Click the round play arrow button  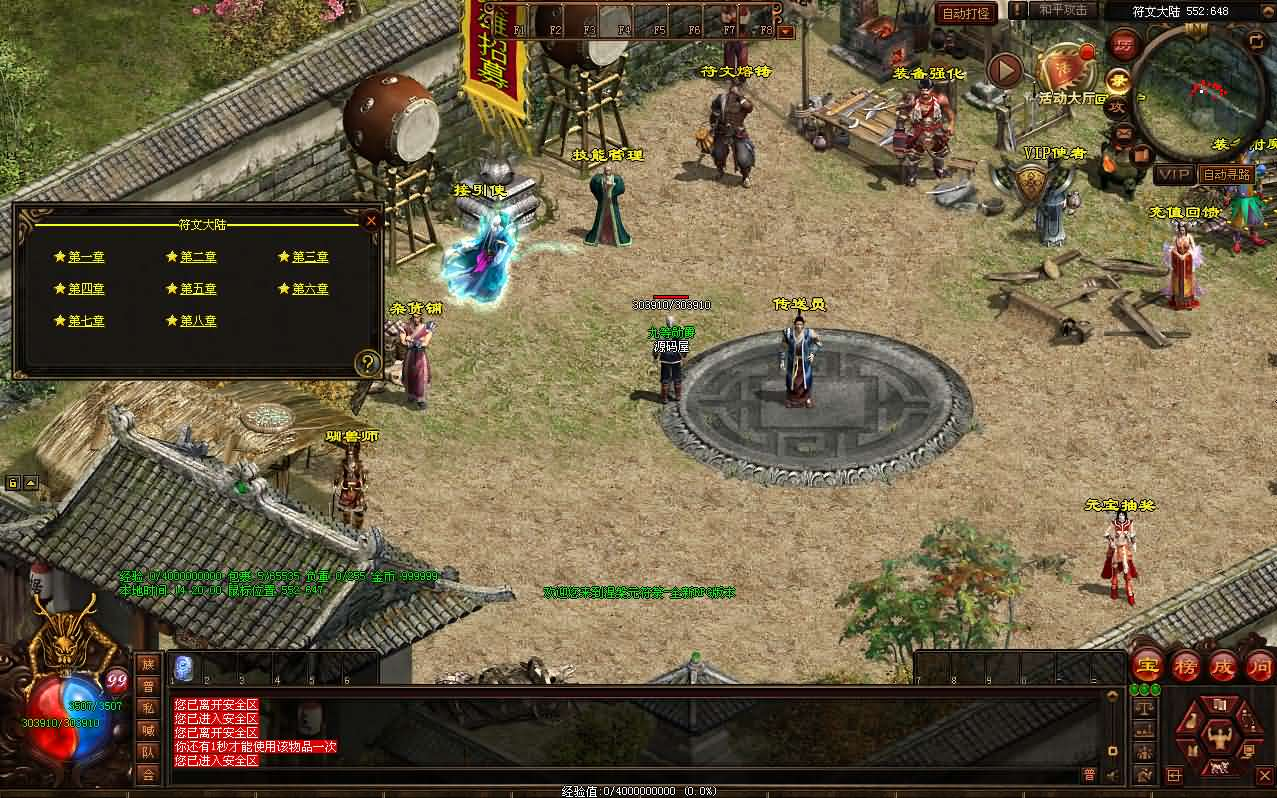(x=1005, y=70)
